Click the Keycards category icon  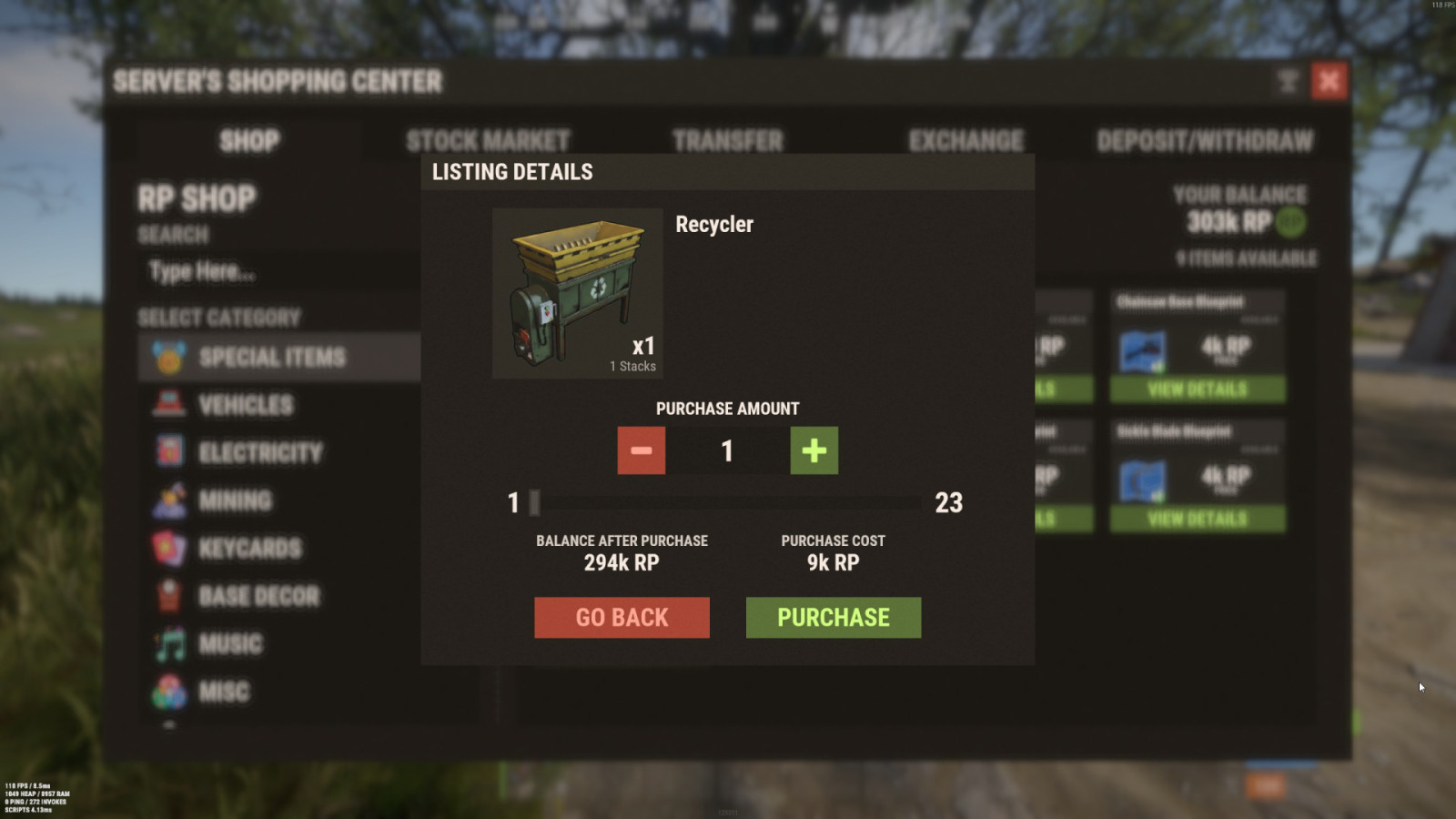click(x=167, y=549)
